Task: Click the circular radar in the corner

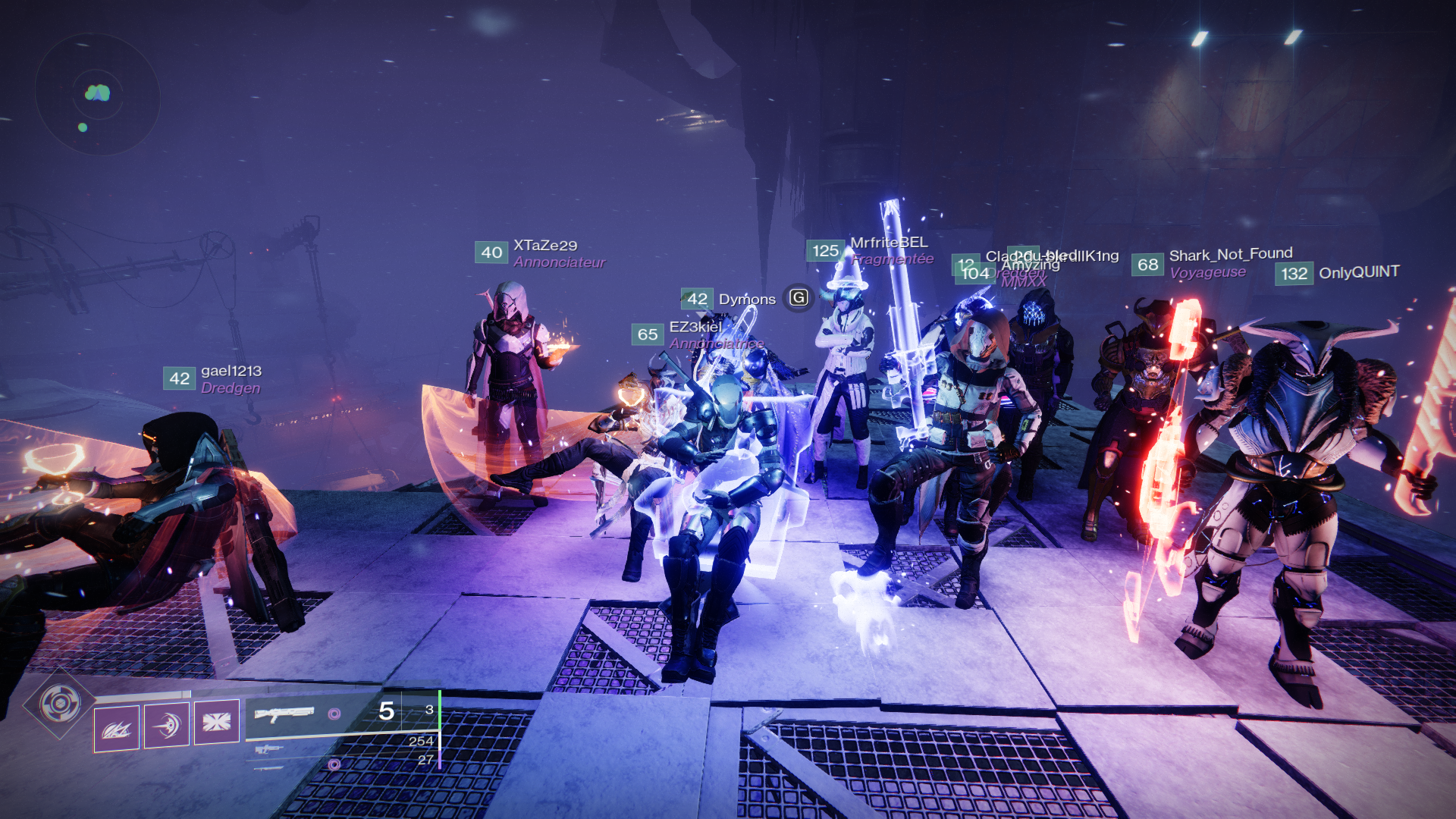Action: click(97, 94)
